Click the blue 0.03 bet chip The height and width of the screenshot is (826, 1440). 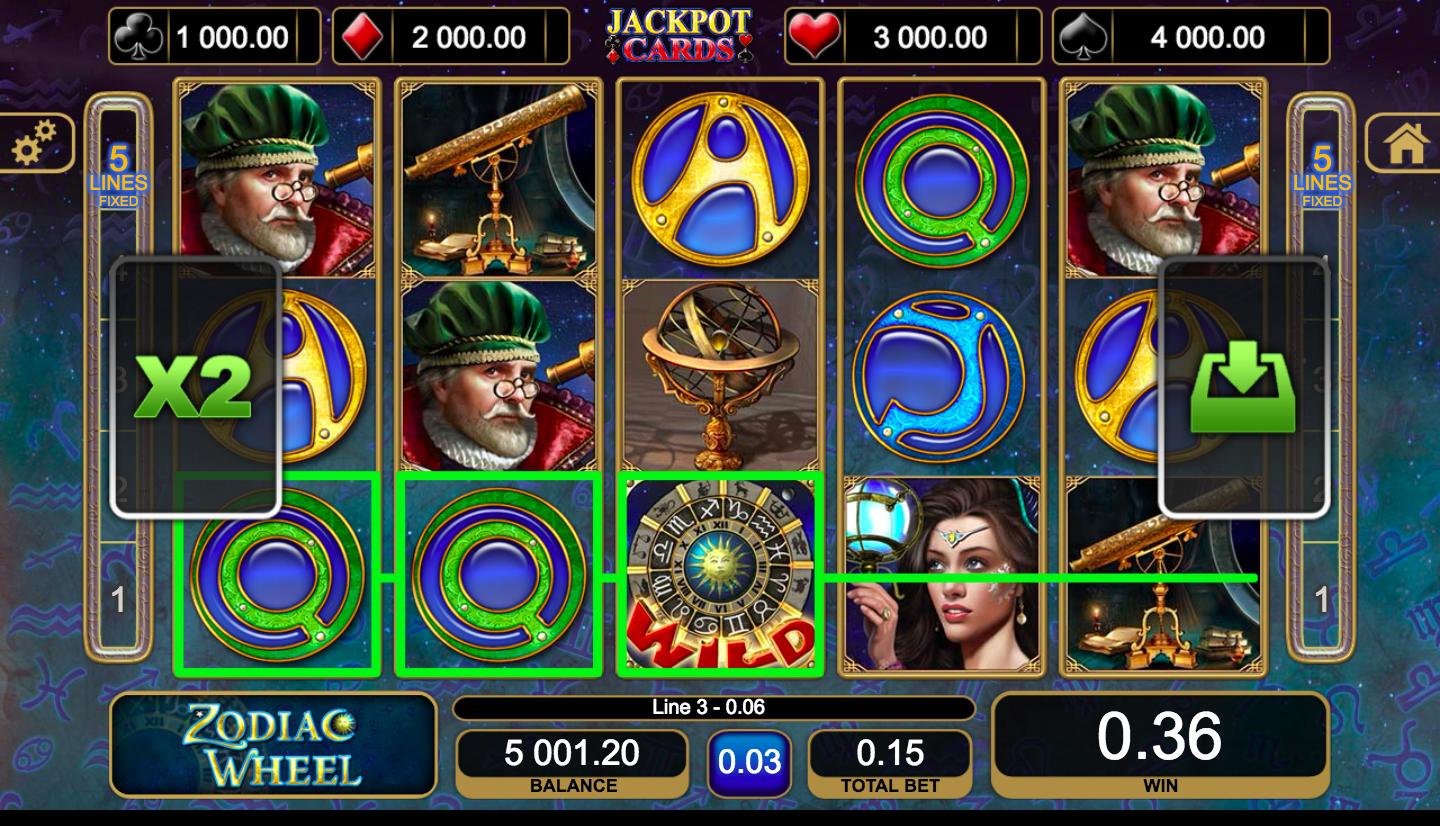750,761
